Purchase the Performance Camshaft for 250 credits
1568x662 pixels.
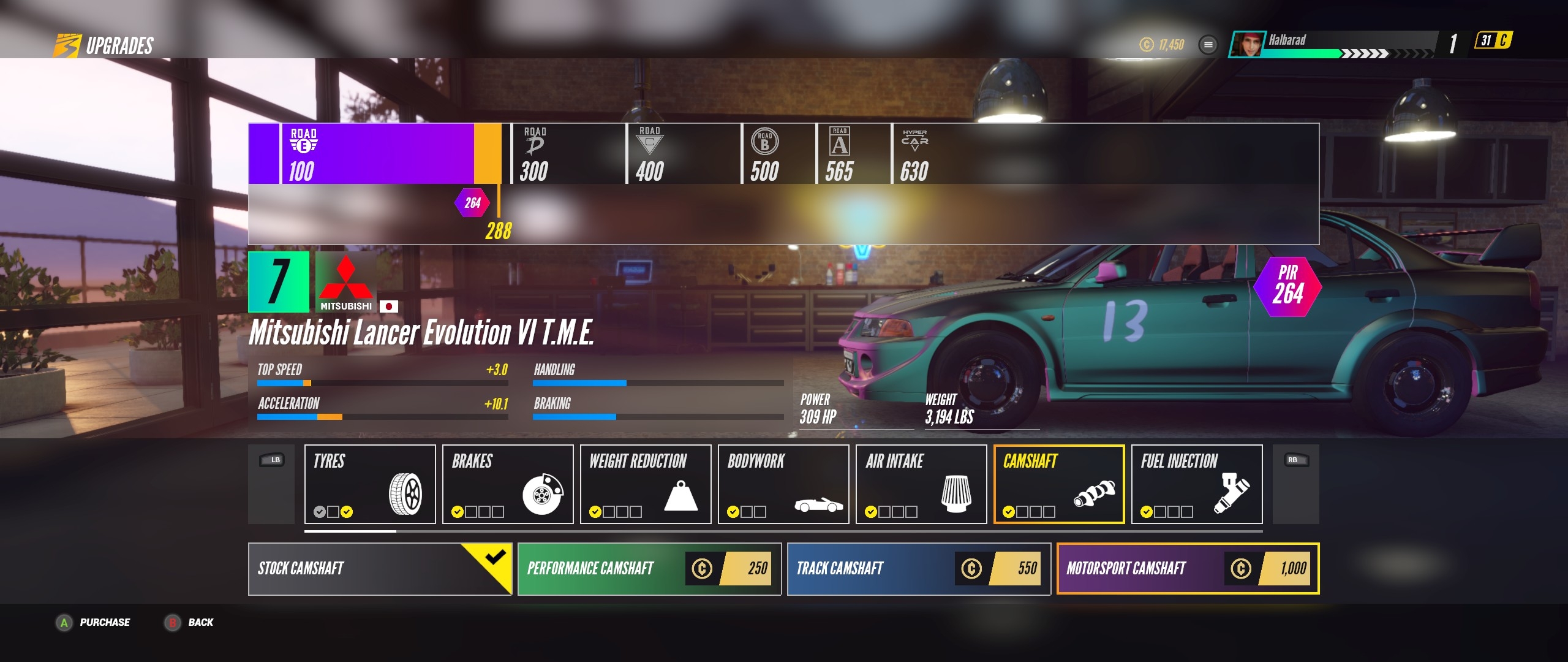(x=649, y=568)
